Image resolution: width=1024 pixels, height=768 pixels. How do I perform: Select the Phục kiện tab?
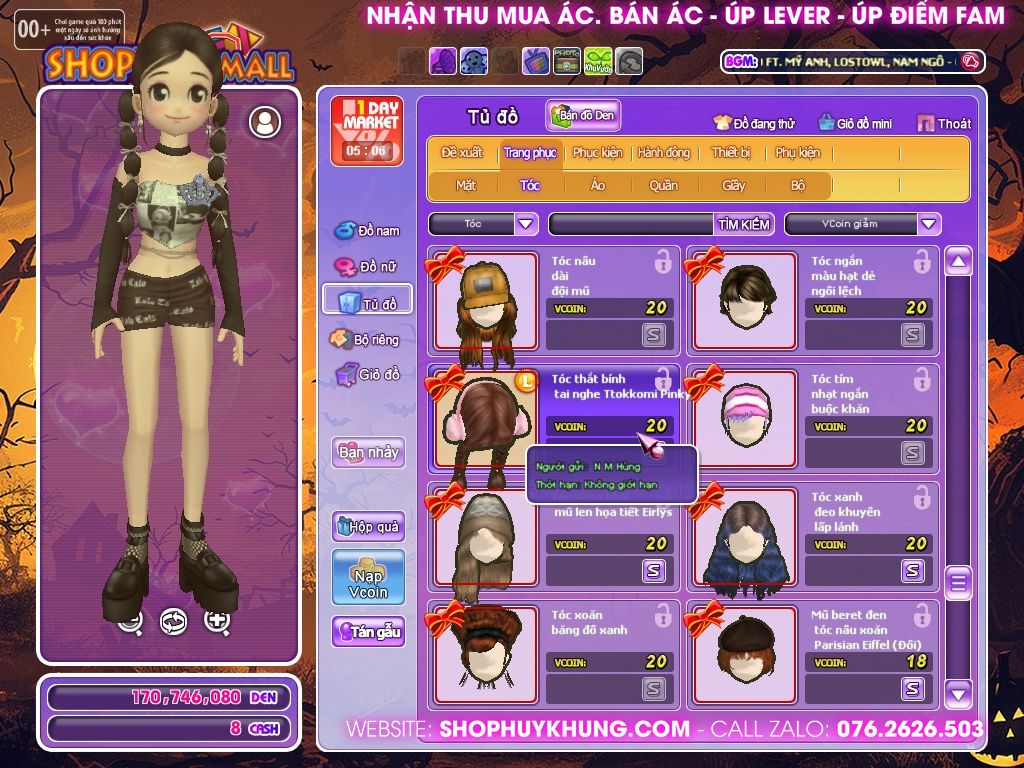[597, 153]
